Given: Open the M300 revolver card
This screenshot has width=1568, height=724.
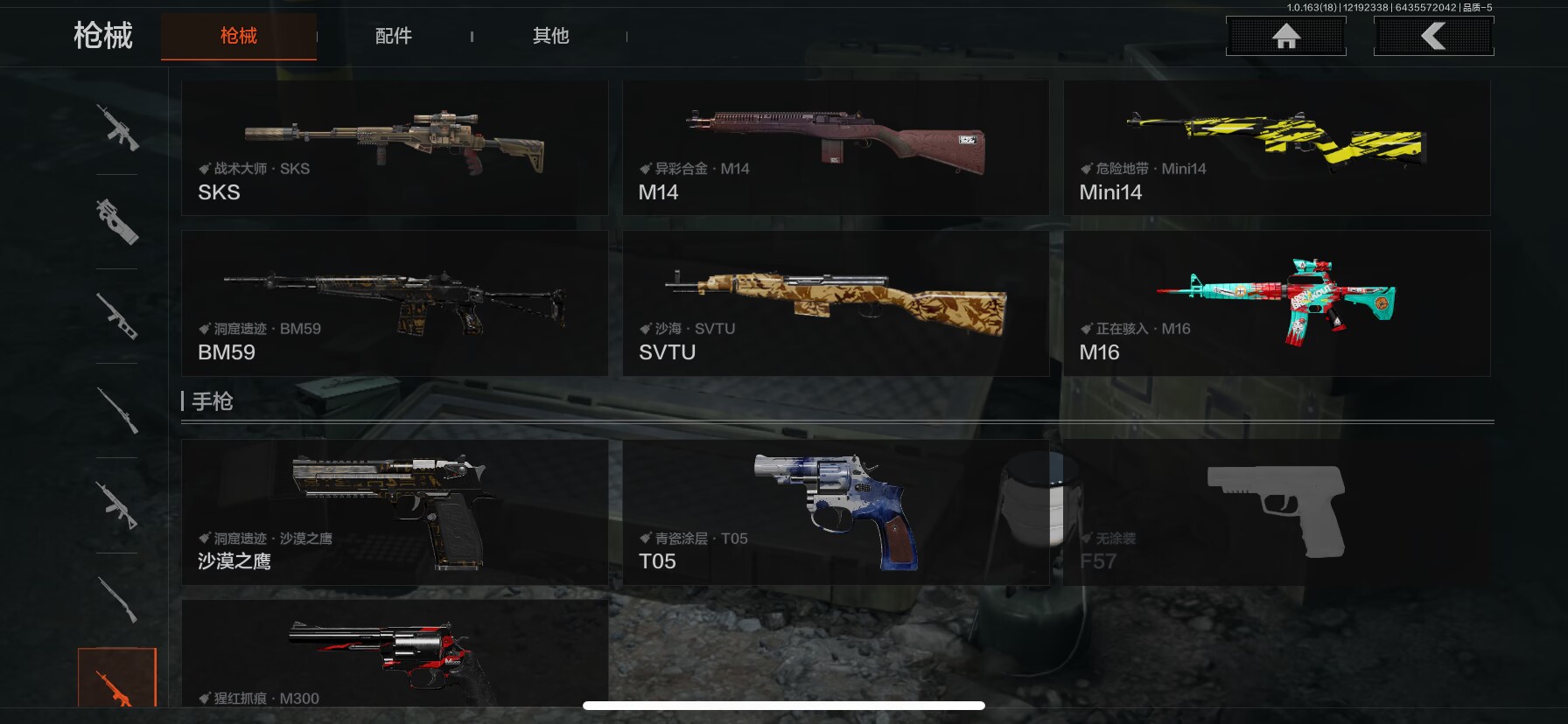Looking at the screenshot, I should click(394, 654).
